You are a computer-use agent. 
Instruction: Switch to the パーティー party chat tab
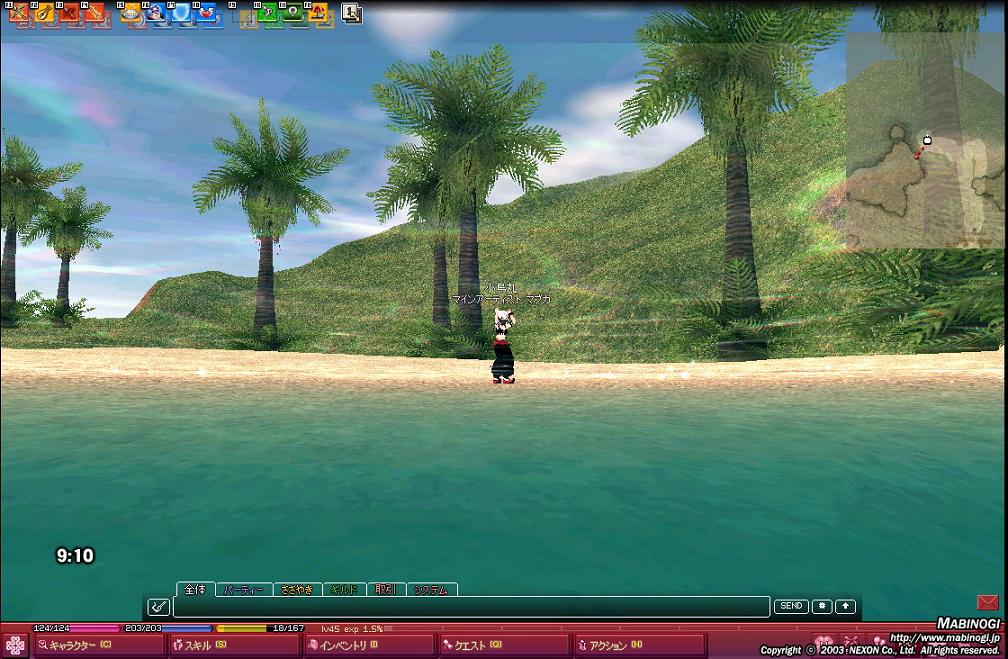click(x=244, y=590)
